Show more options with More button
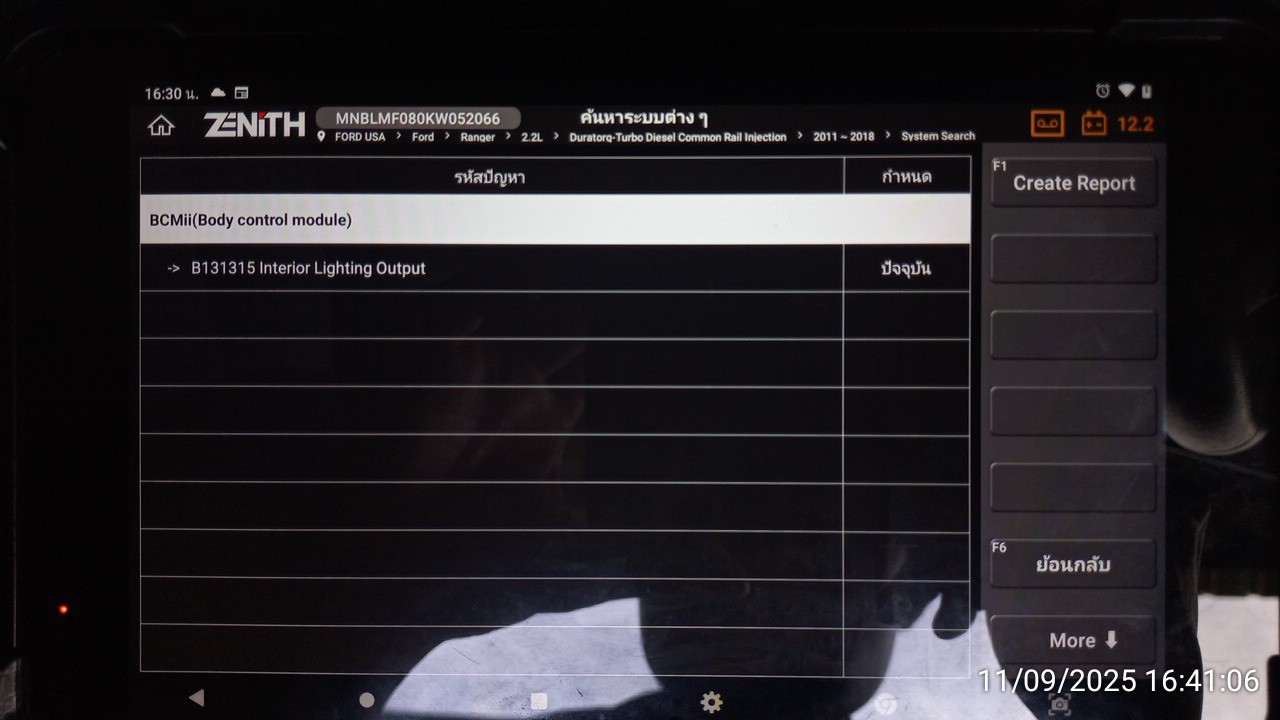Viewport: 1280px width, 720px height. tap(1073, 641)
